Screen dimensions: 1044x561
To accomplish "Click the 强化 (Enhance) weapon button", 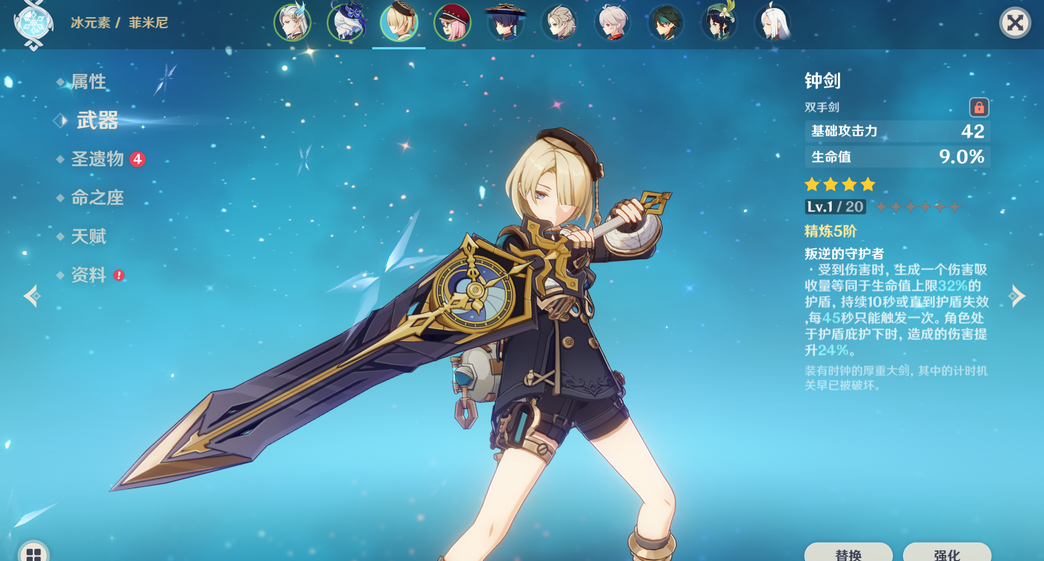I will pos(946,553).
